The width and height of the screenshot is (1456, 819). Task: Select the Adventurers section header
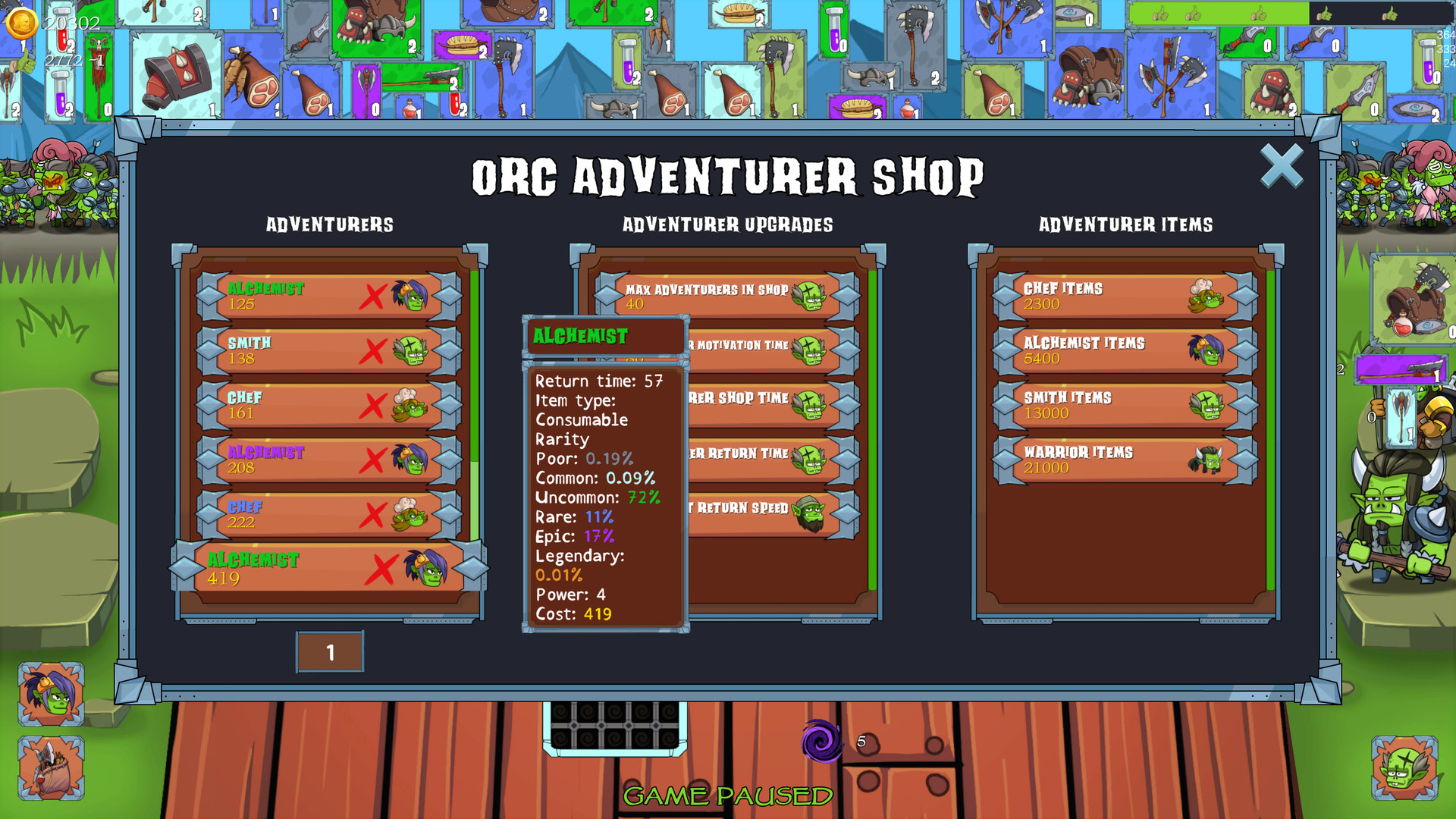coord(329,224)
